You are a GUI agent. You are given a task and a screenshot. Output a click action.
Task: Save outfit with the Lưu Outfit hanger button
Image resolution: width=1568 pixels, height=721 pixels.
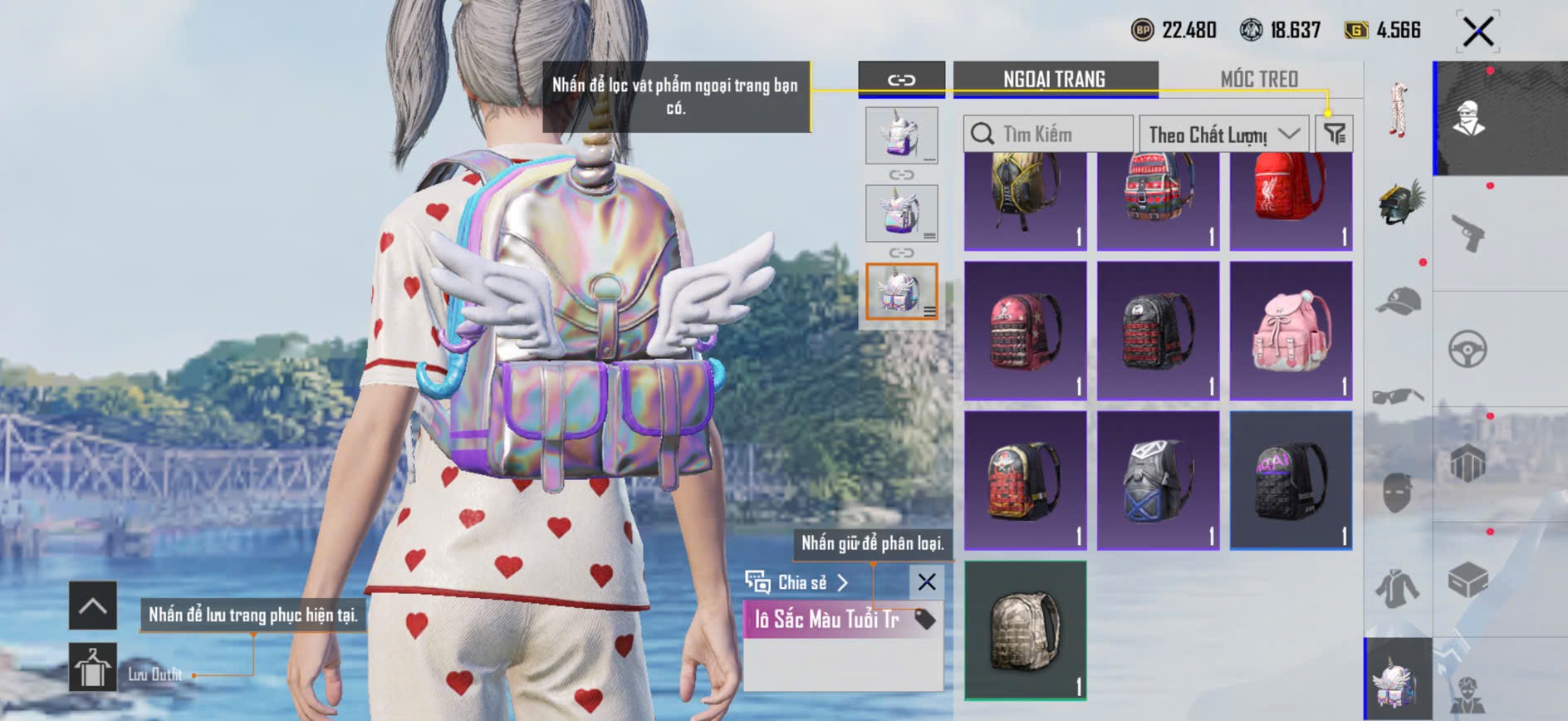[x=92, y=666]
